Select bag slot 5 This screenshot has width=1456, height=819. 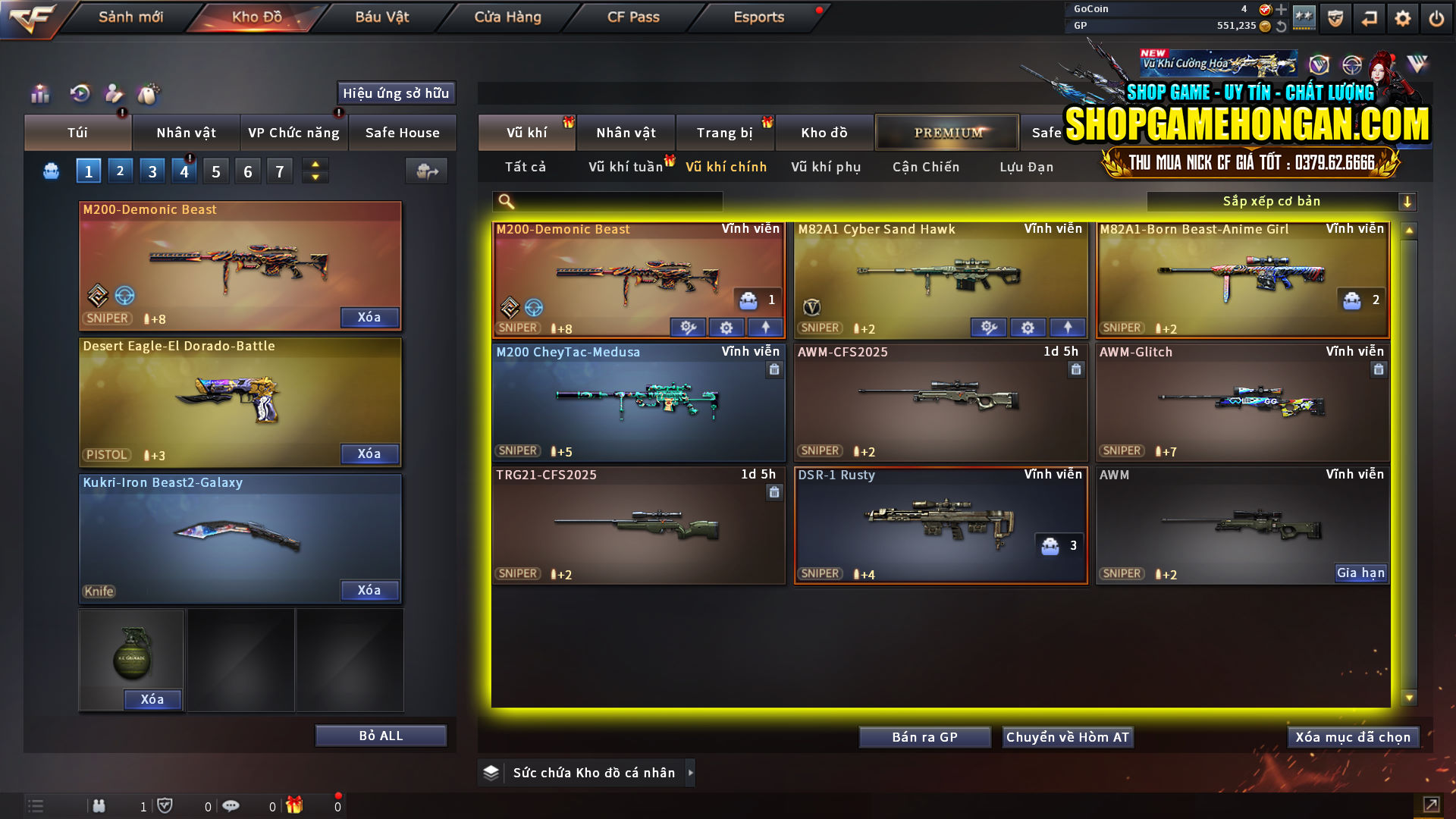point(215,171)
